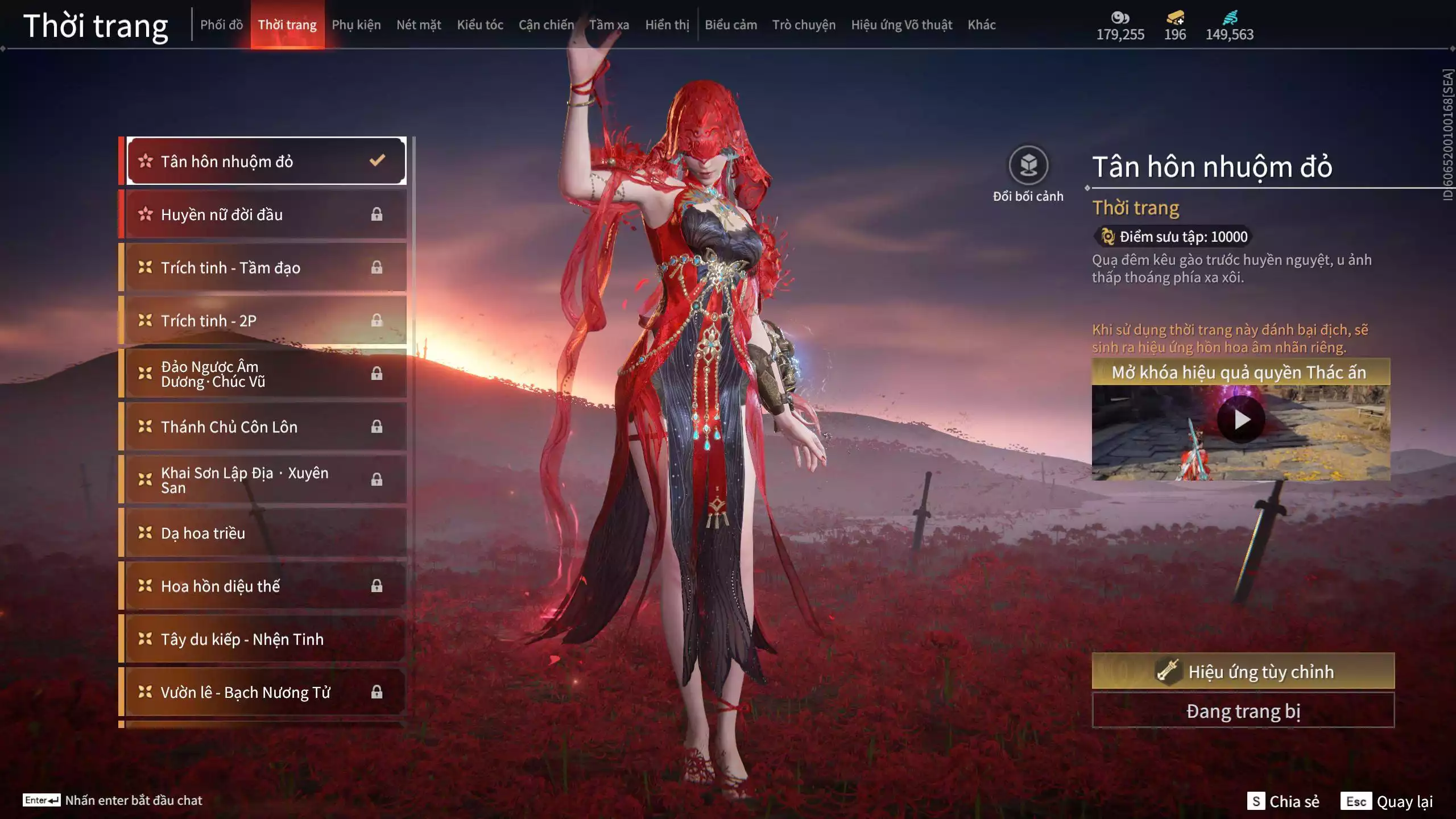Play the outfit effect preview video
This screenshot has height=819, width=1456.
pyautogui.click(x=1241, y=420)
